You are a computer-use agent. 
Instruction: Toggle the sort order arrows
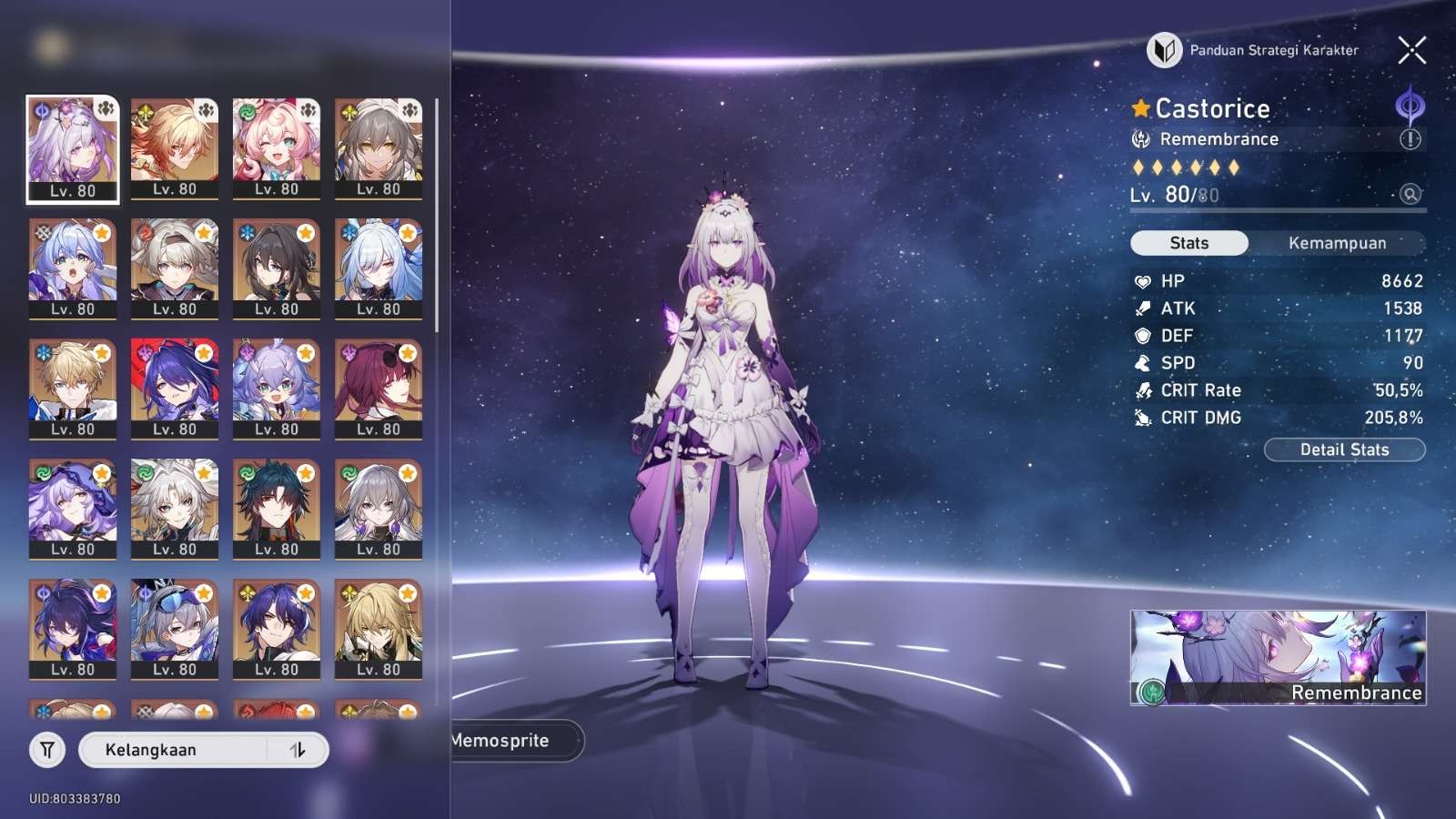[298, 750]
